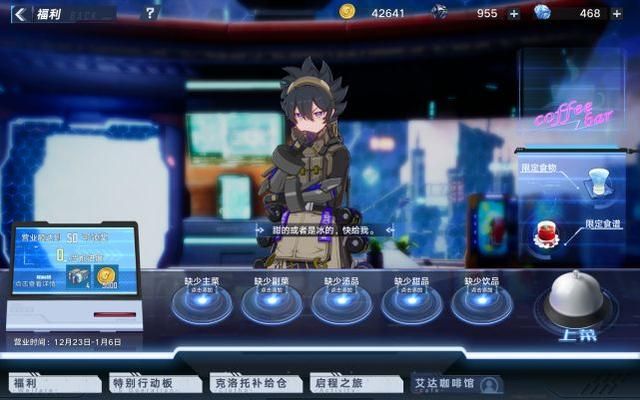Add more of the 955 currency
Viewport: 640px width, 400px height.
click(x=514, y=14)
